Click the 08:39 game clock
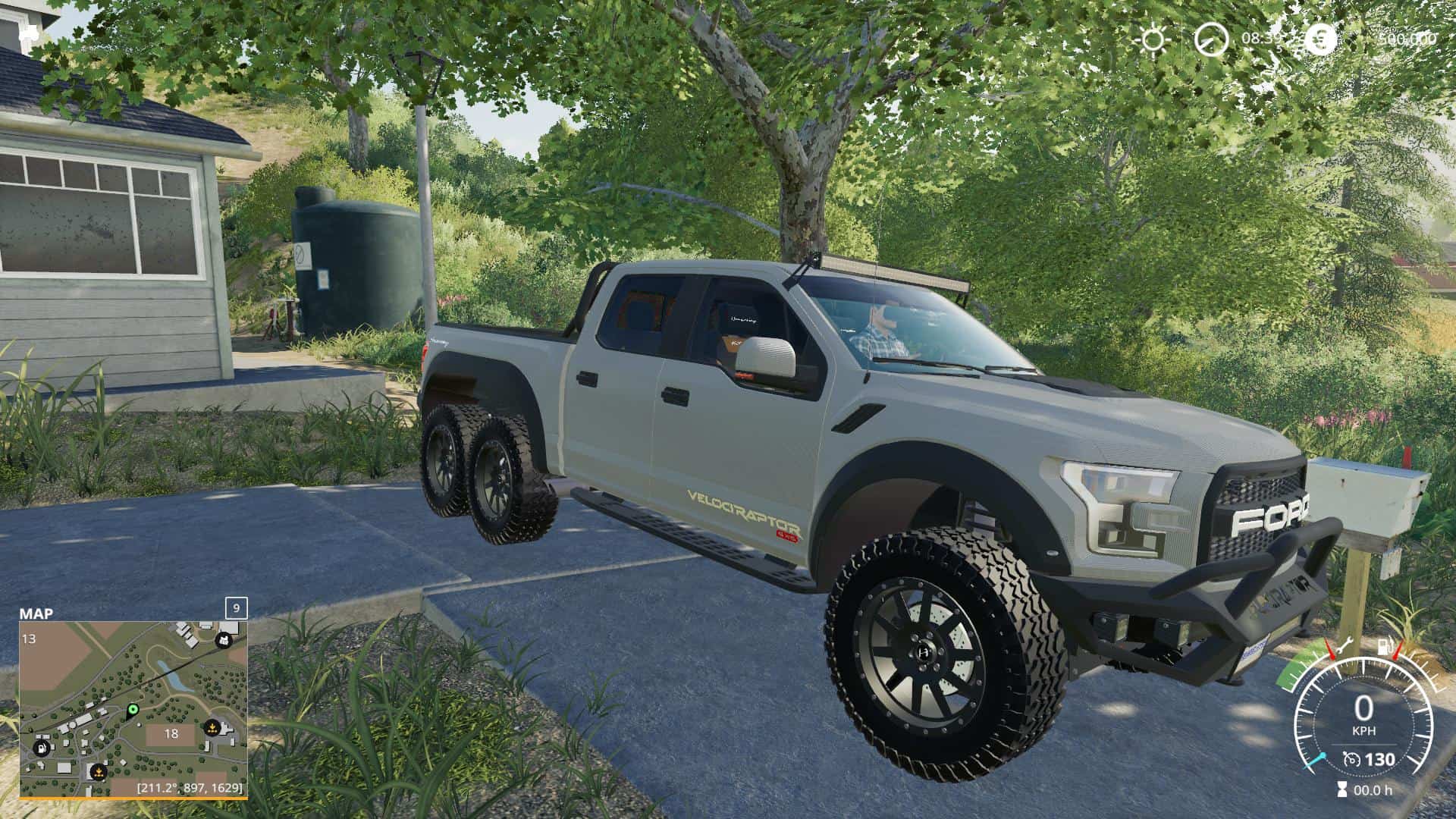Image resolution: width=1456 pixels, height=819 pixels. click(x=1260, y=38)
